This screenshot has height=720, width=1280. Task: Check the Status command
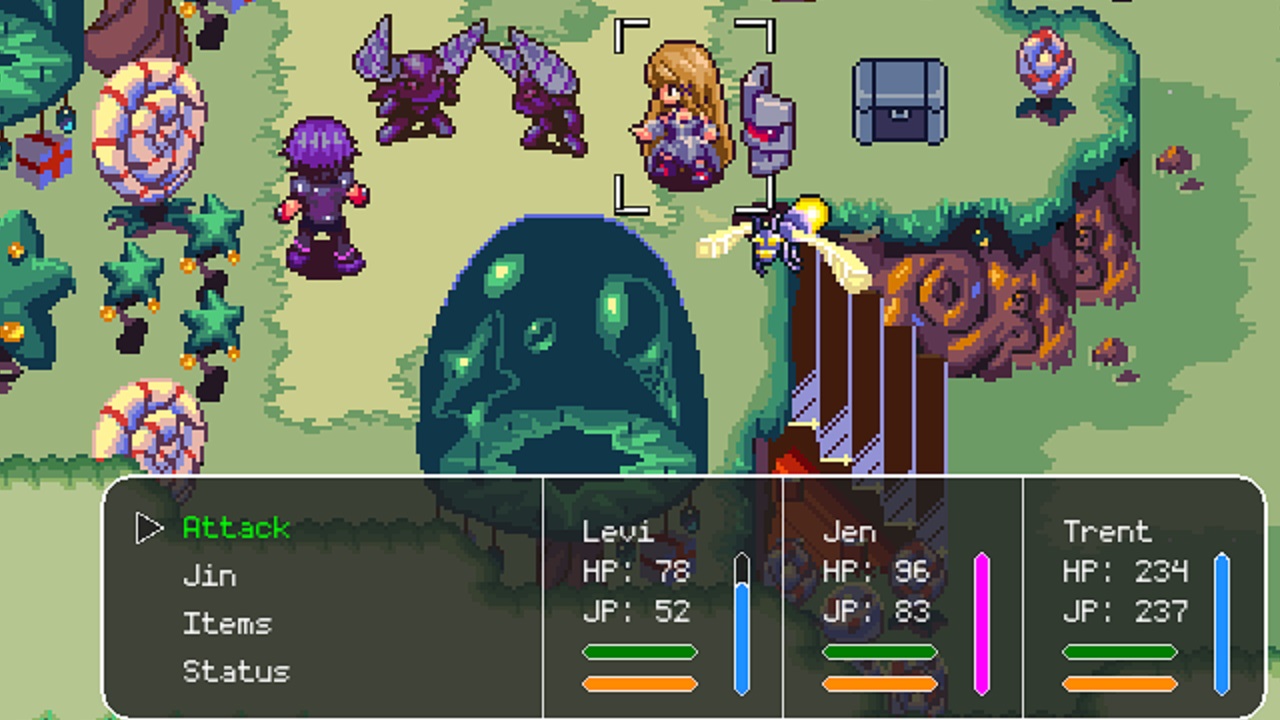(236, 671)
